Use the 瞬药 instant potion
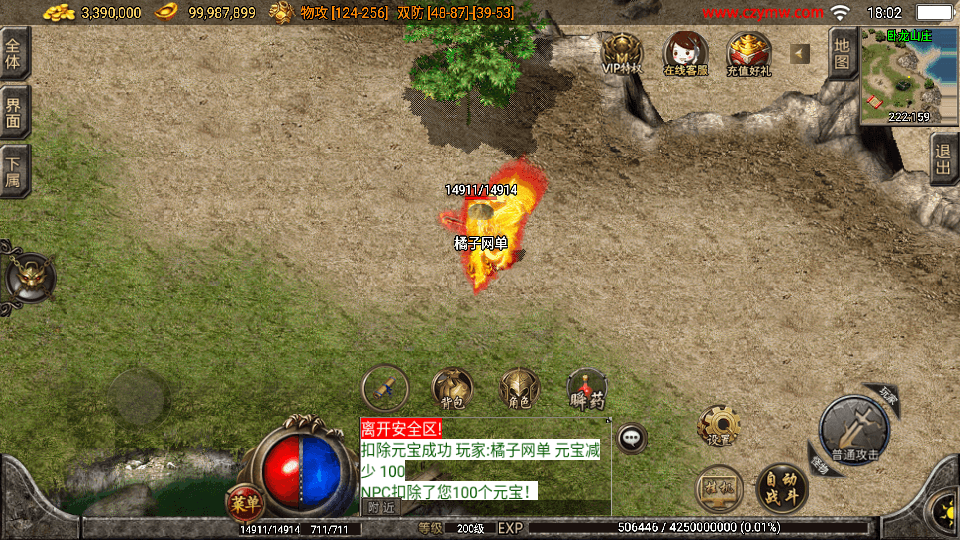960x540 pixels. pyautogui.click(x=587, y=388)
